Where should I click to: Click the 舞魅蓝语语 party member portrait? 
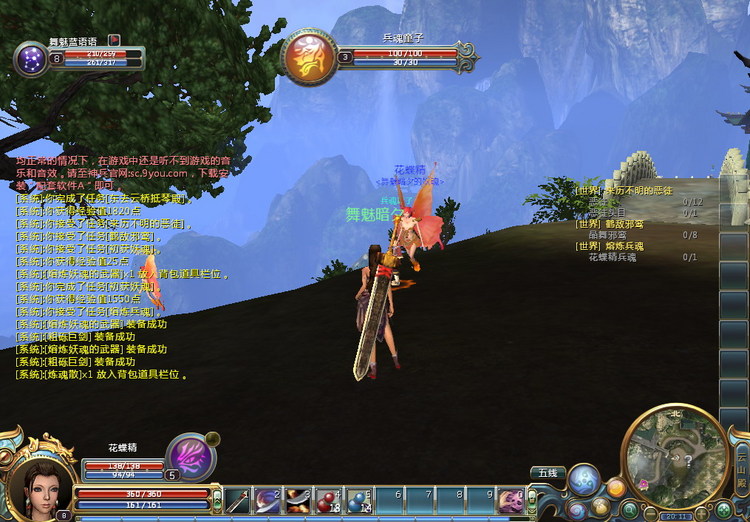tap(31, 58)
